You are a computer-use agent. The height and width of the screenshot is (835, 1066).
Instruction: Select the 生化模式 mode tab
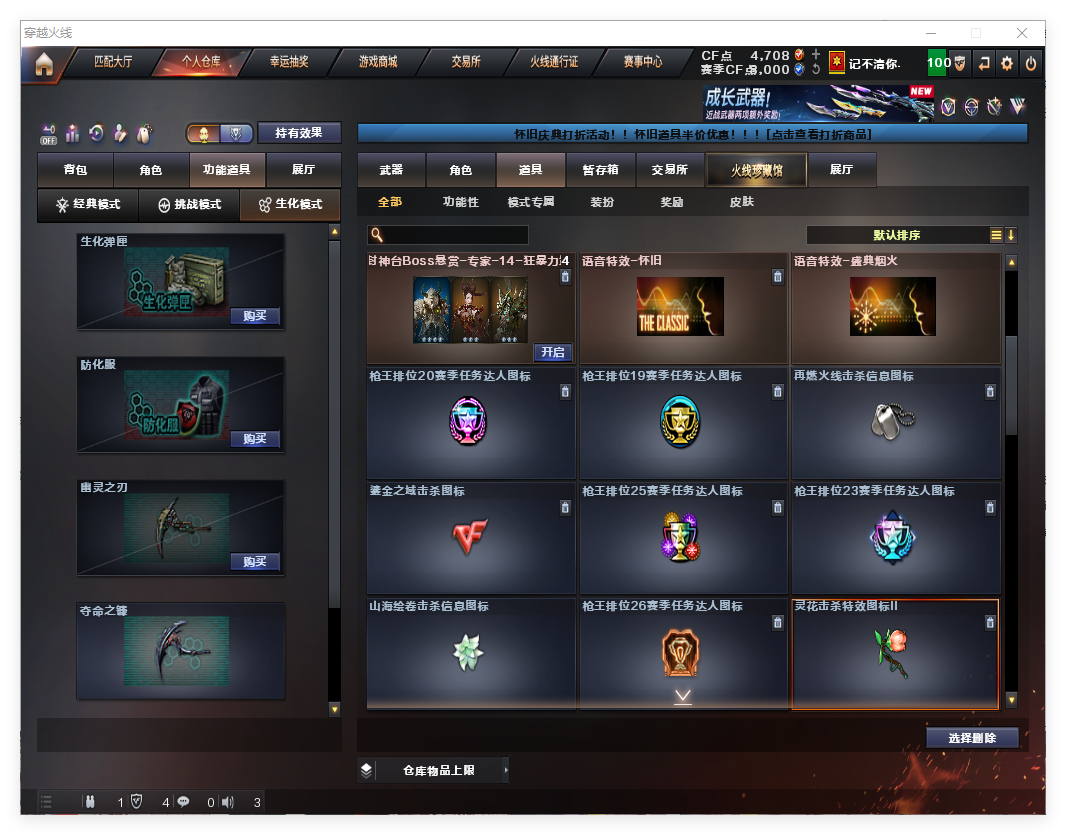(x=290, y=205)
